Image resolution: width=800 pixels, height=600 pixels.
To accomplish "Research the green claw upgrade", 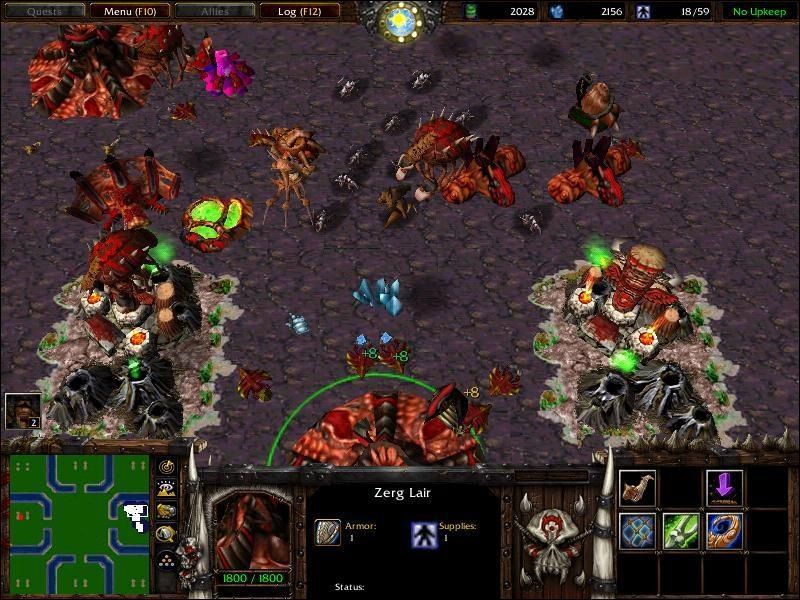I will (x=681, y=531).
